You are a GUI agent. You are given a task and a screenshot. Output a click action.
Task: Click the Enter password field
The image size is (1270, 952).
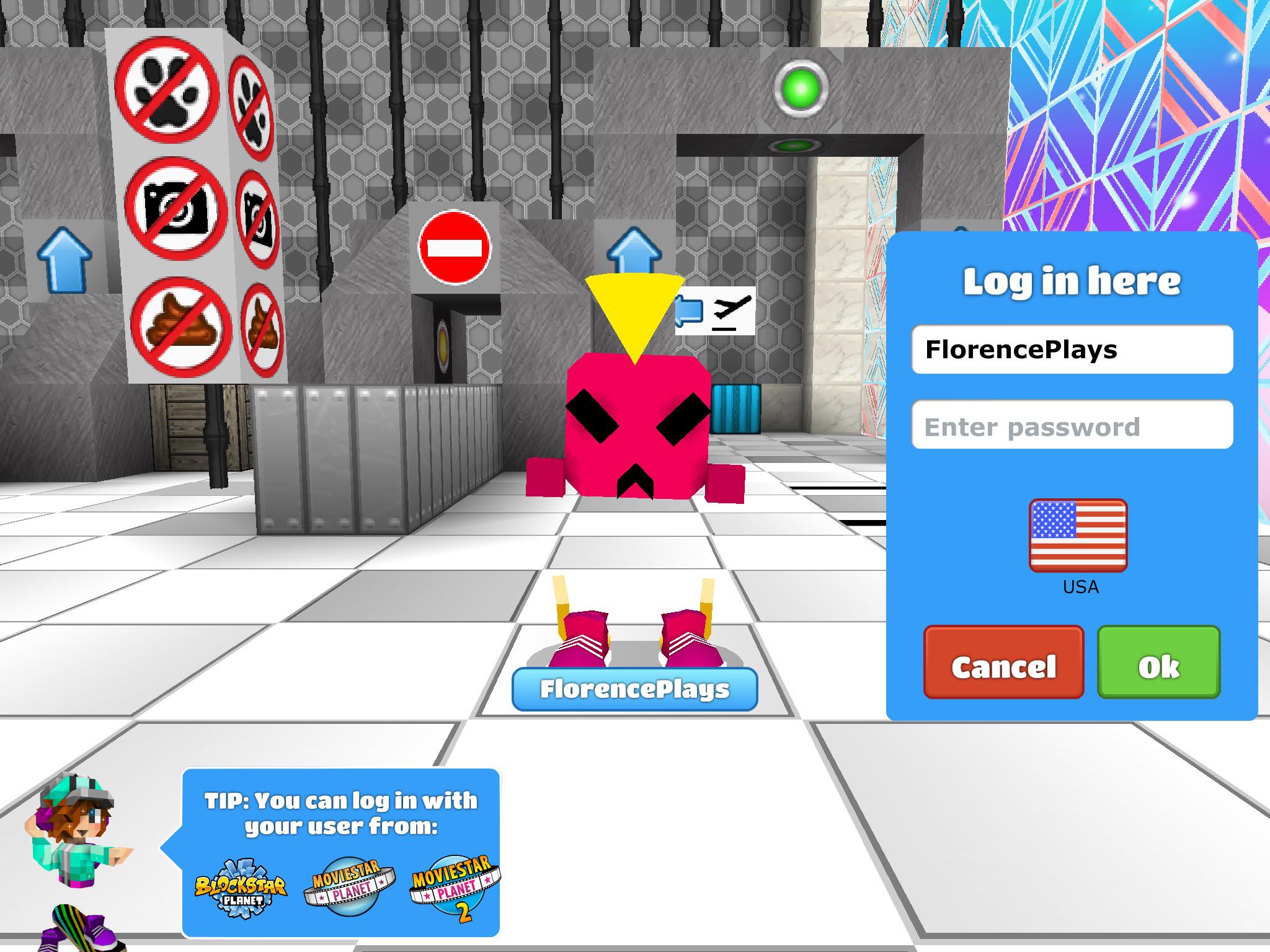pos(1073,426)
